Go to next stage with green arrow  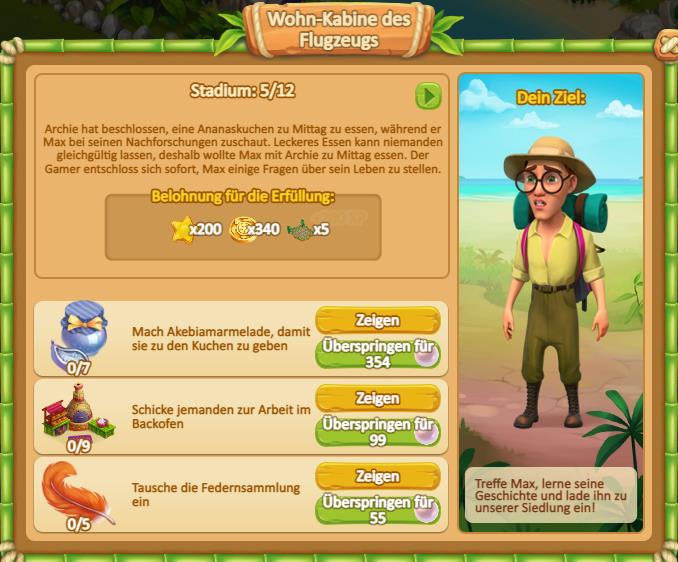428,95
